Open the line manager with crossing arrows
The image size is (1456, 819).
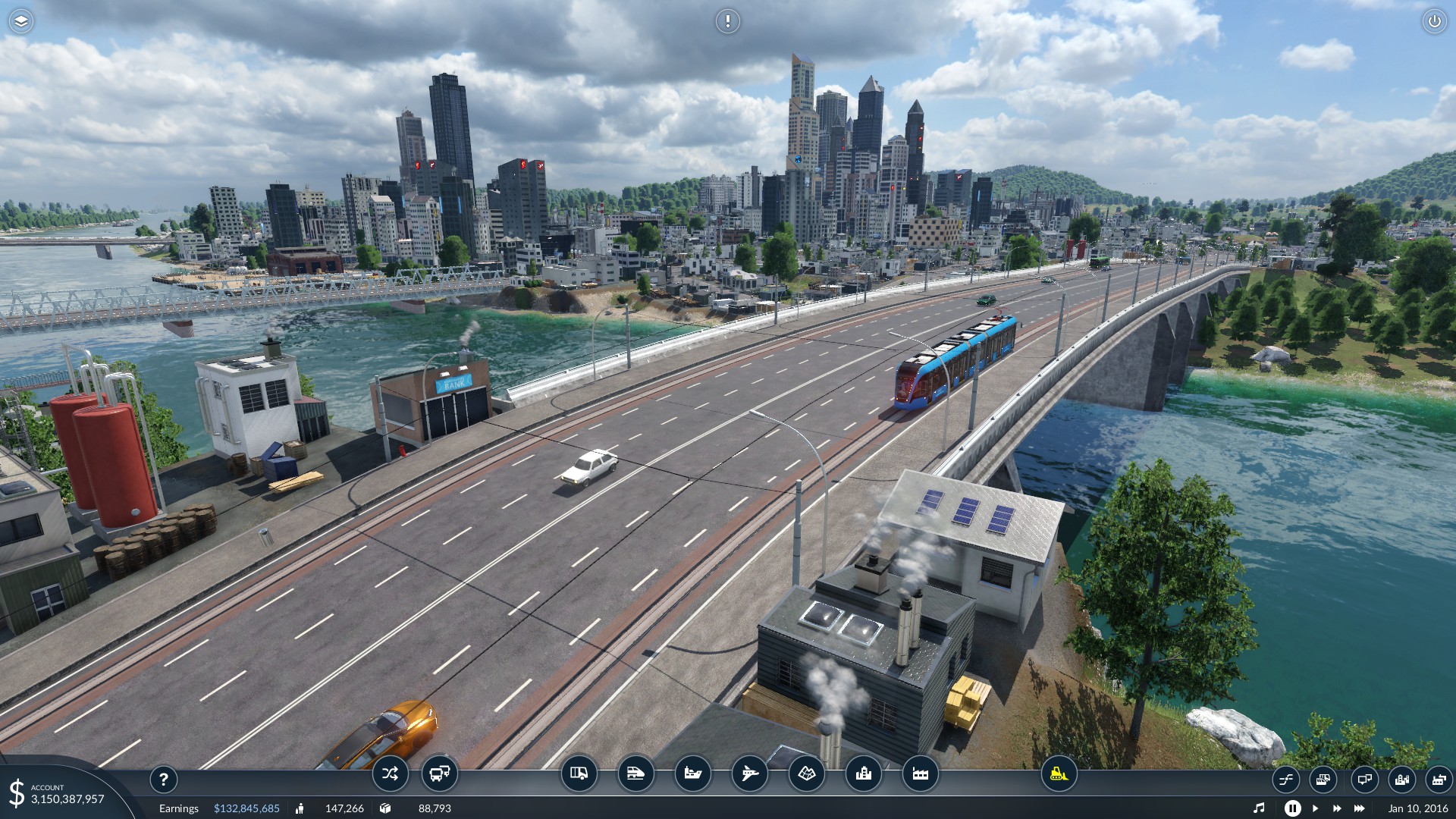(390, 773)
